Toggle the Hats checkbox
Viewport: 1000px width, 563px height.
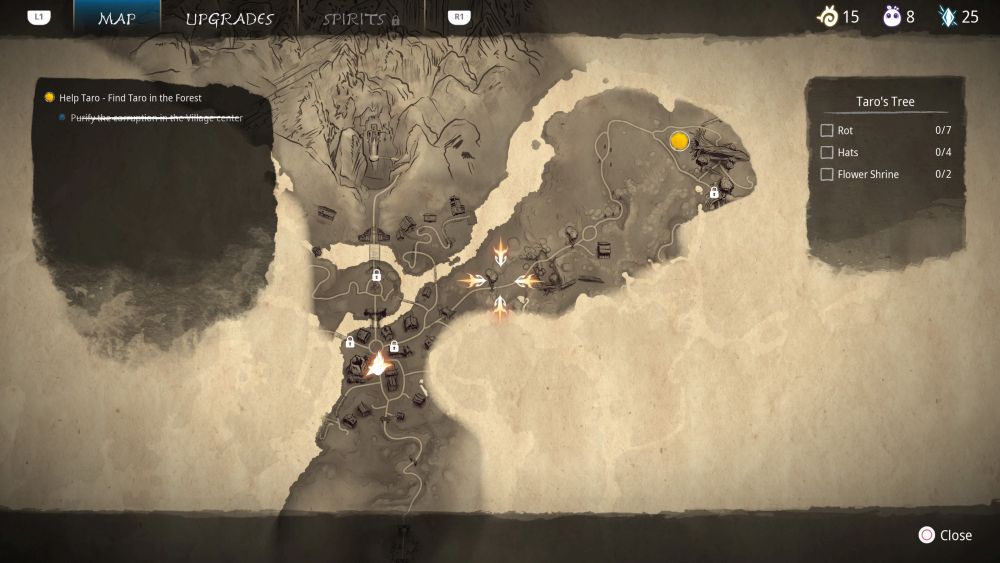point(827,153)
